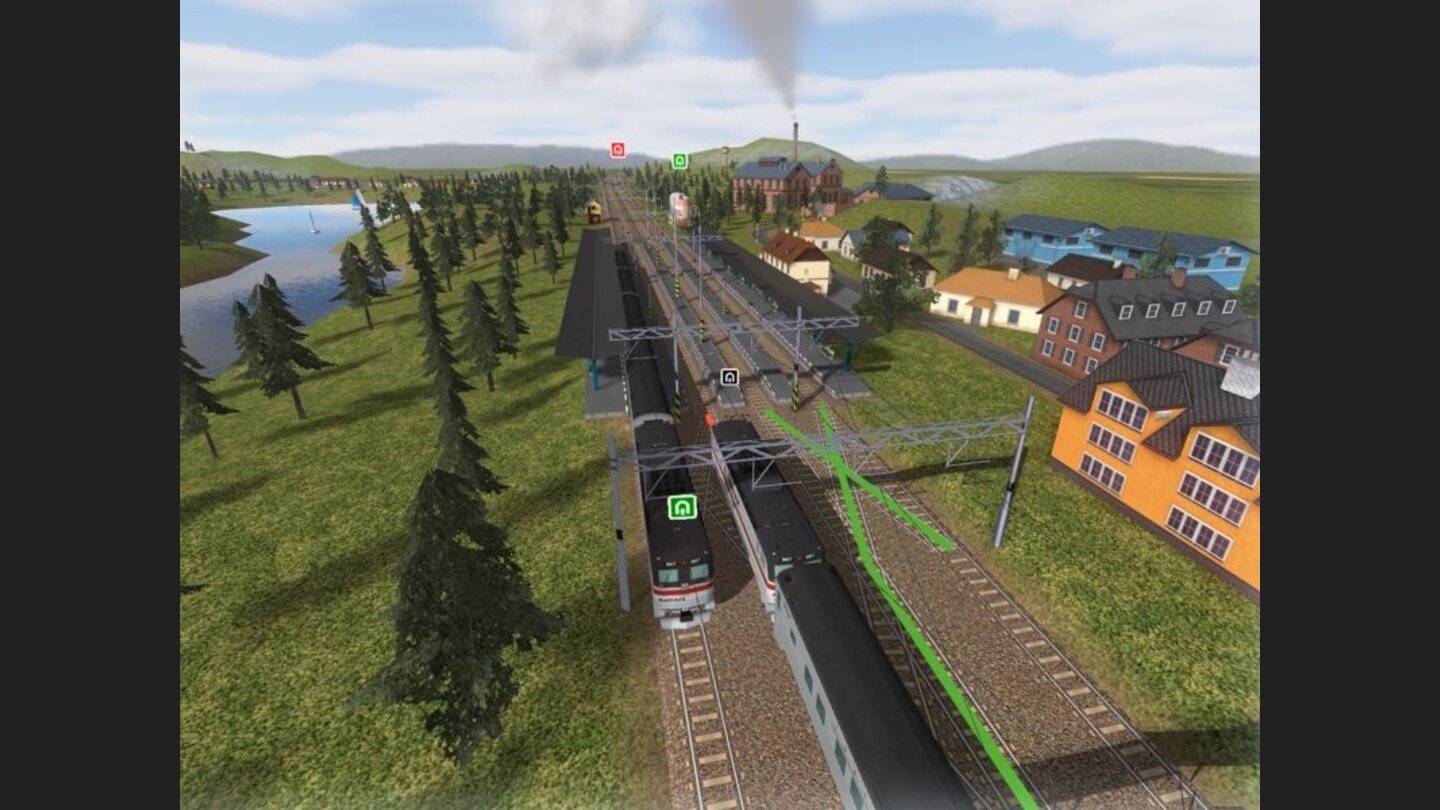1440x810 pixels.
Task: Click the yellow locomotive in the distance
Action: pyautogui.click(x=592, y=213)
